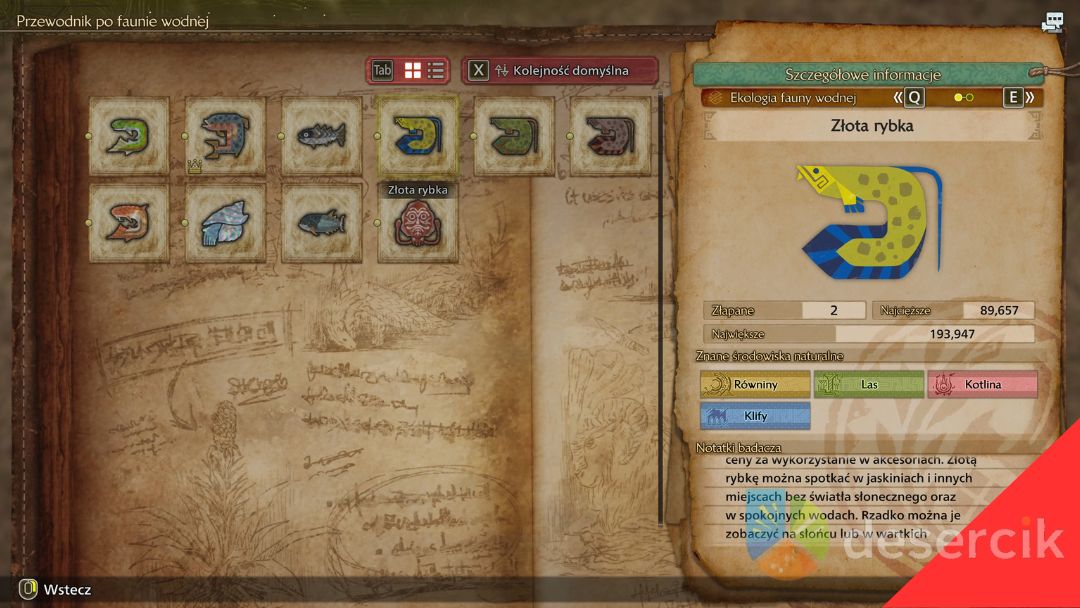
Task: Choose the bright green fish tile
Action: 129,136
